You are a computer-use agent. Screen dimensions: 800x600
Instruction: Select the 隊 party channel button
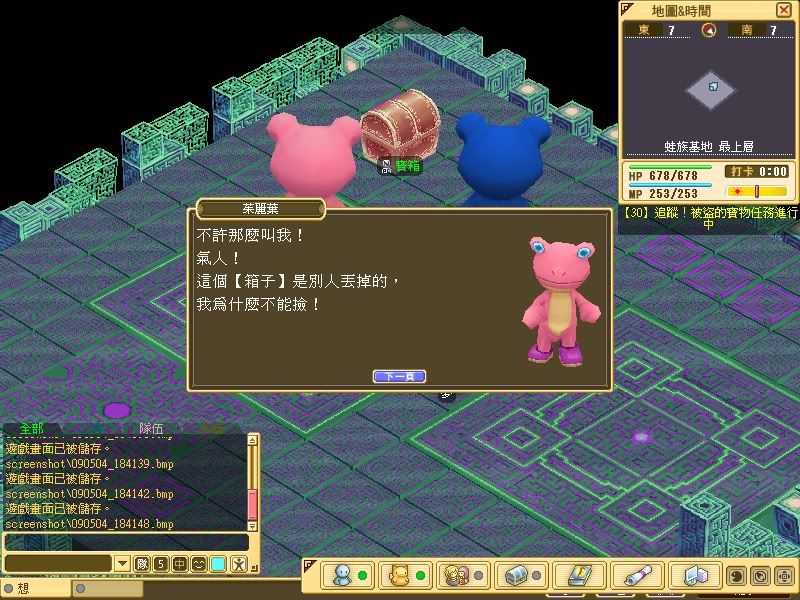click(x=142, y=564)
